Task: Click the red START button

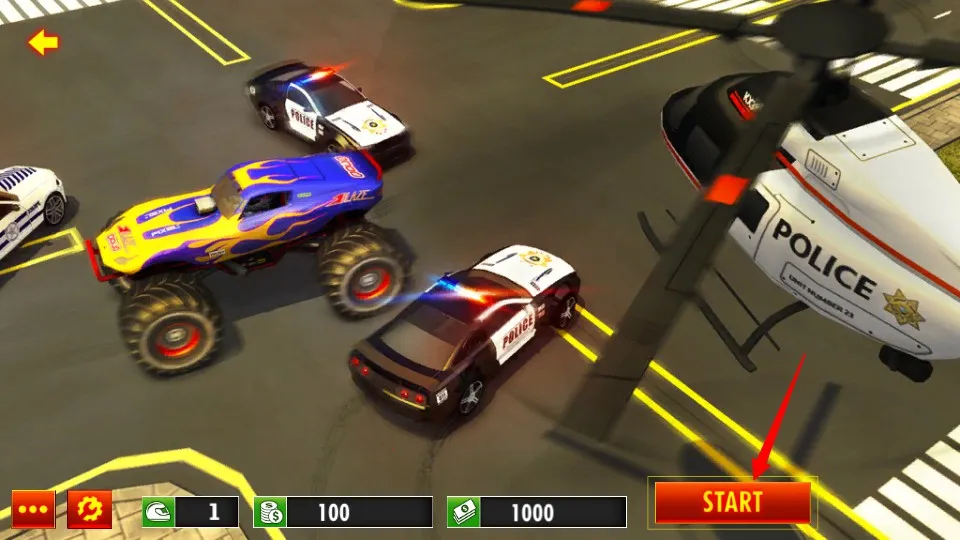Action: [732, 502]
